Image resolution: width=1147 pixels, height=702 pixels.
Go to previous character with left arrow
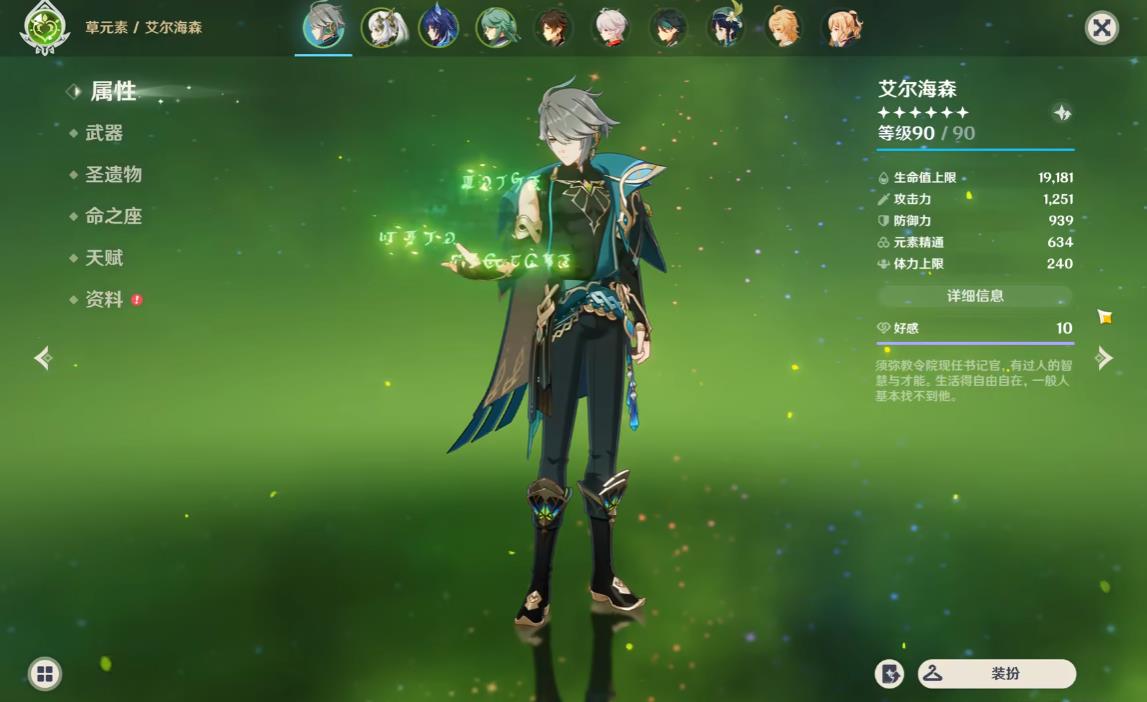click(x=43, y=358)
